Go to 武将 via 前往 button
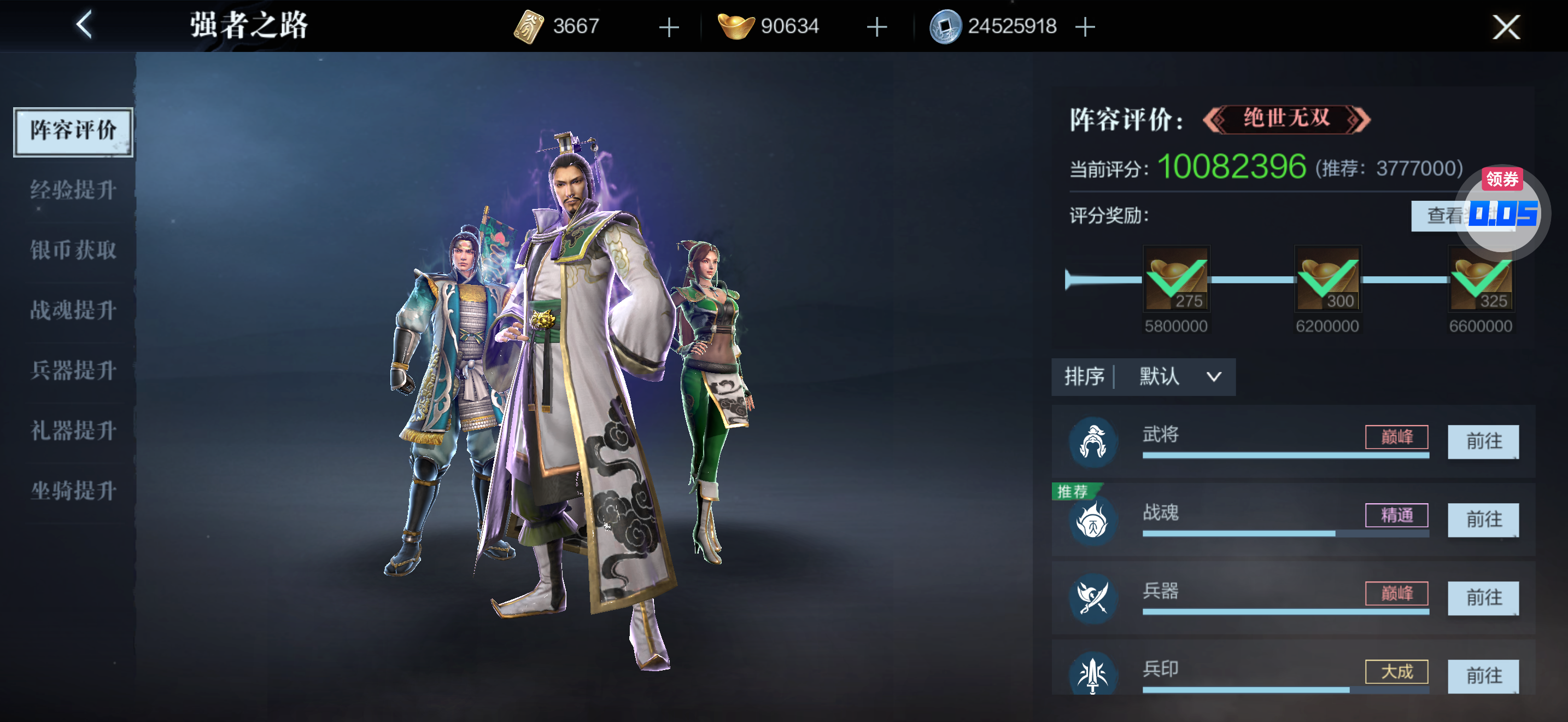 click(x=1483, y=441)
